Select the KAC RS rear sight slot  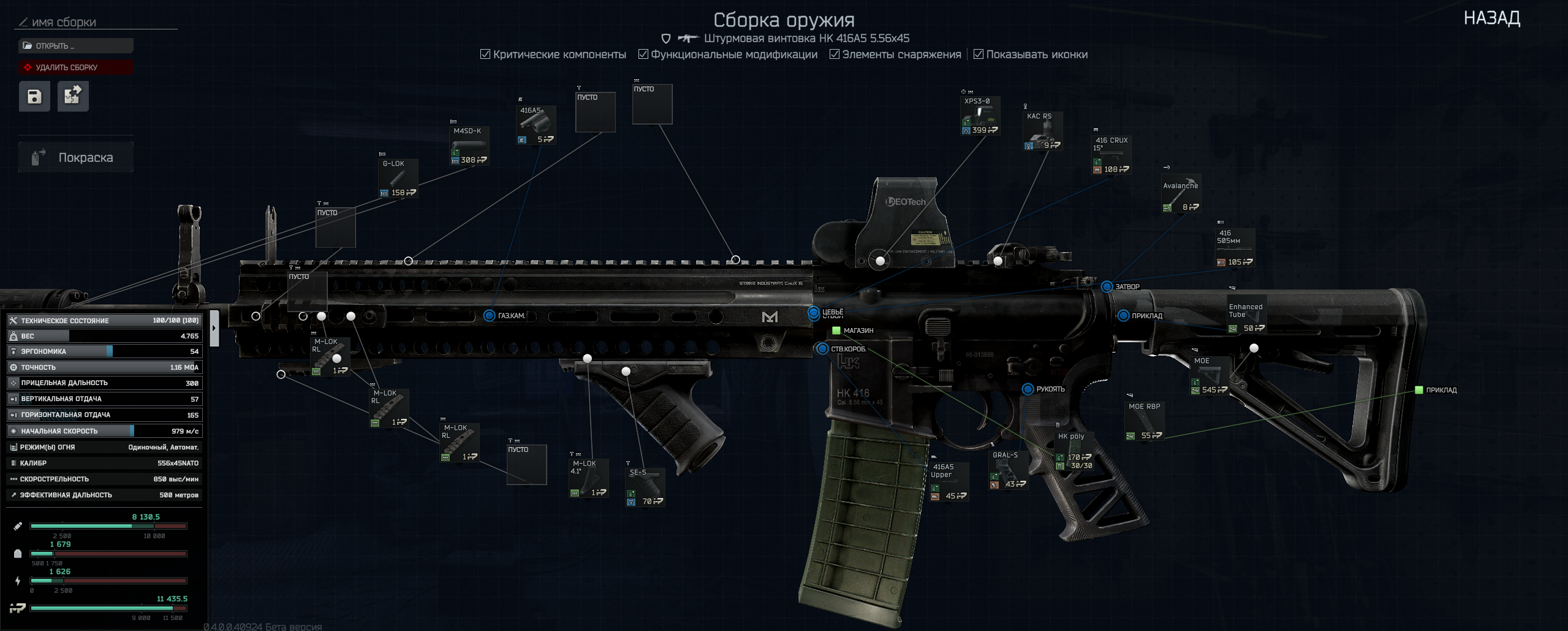point(1042,131)
